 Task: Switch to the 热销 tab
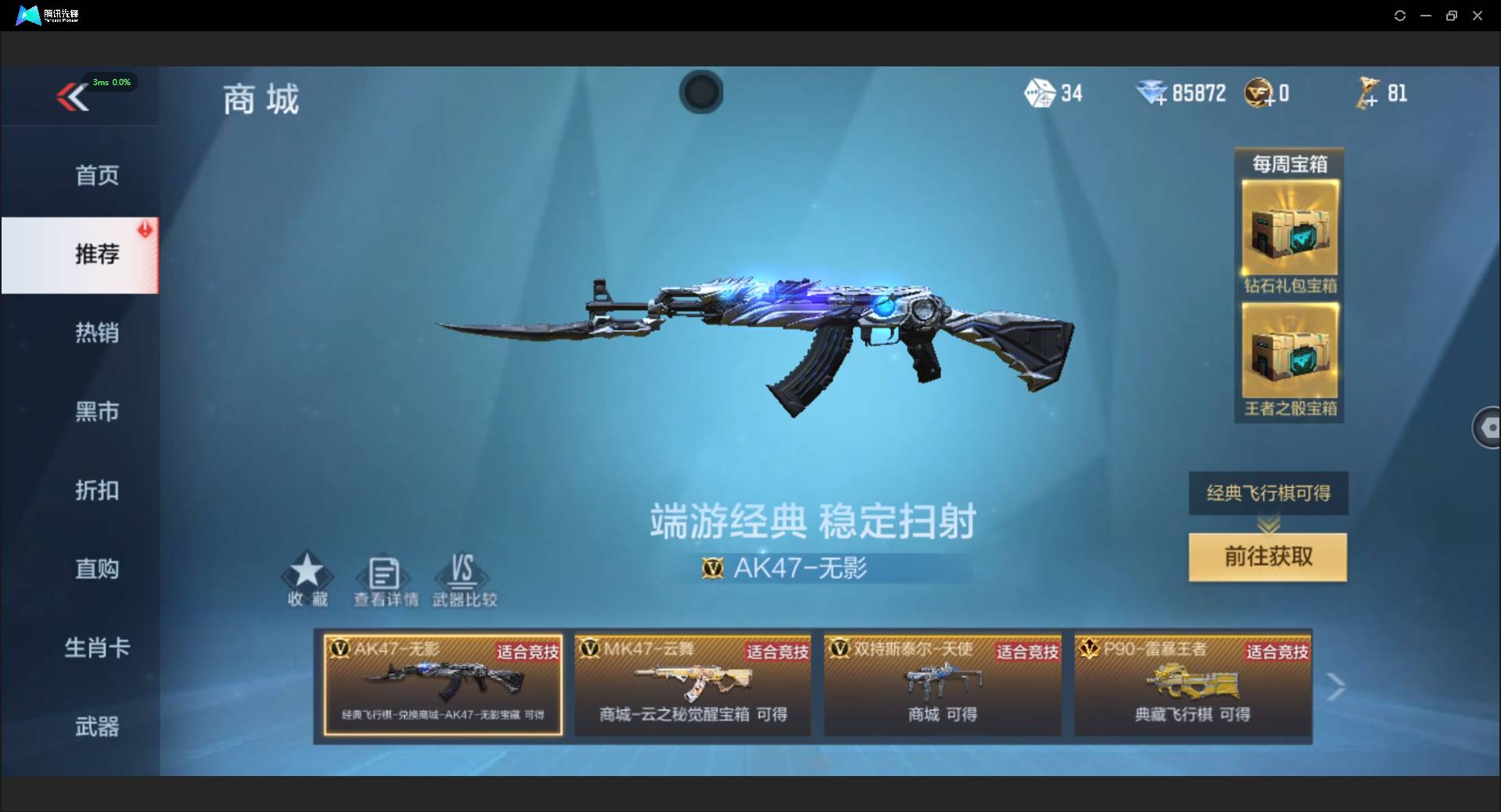pyautogui.click(x=95, y=334)
